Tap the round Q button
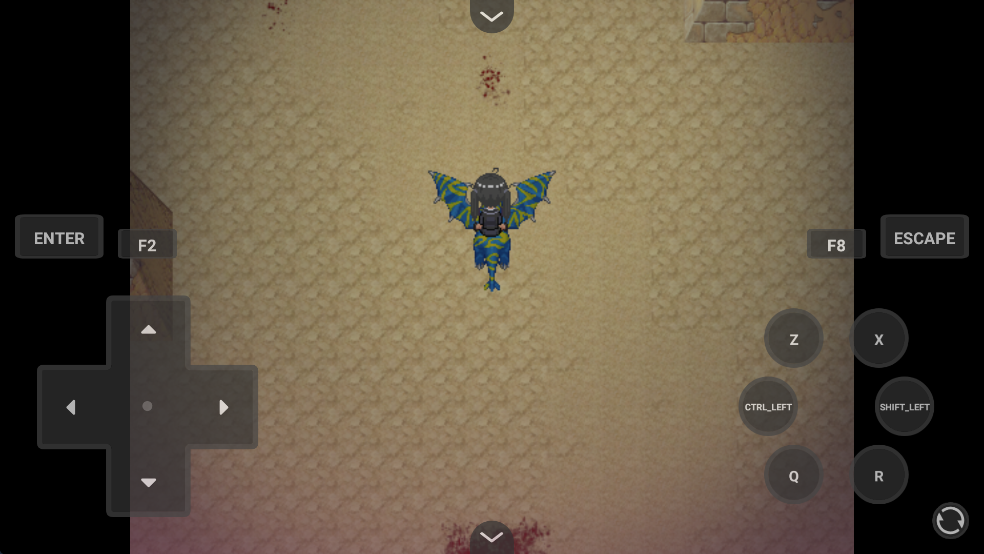 [x=794, y=475]
